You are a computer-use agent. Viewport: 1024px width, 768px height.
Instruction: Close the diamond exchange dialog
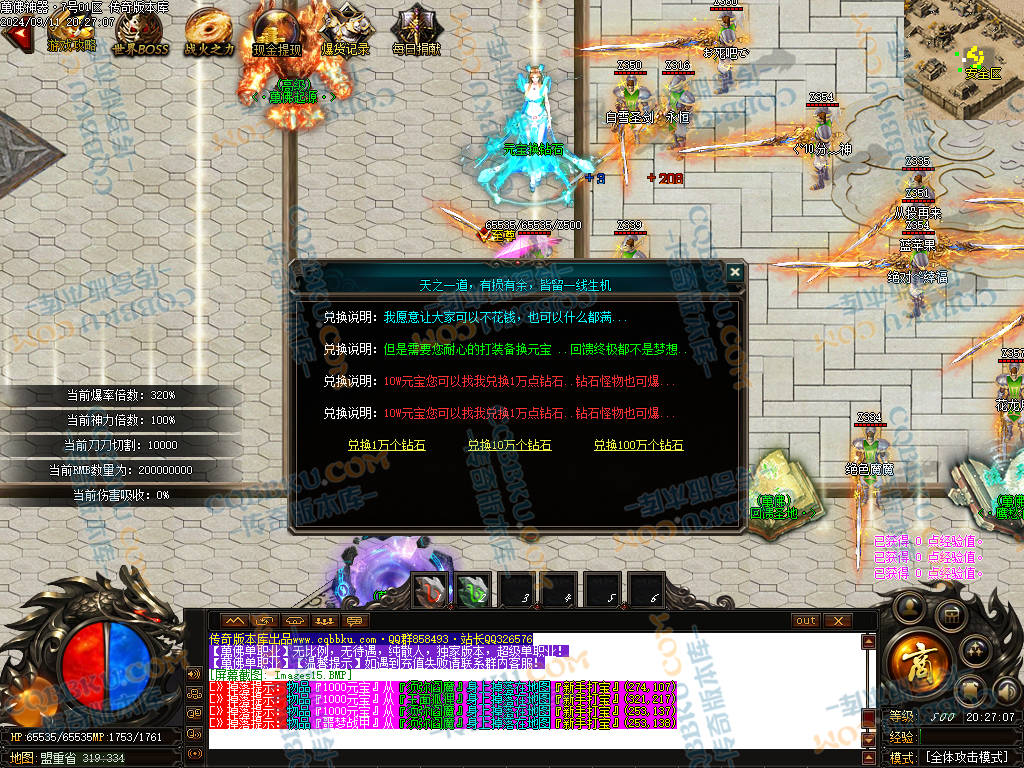[735, 272]
